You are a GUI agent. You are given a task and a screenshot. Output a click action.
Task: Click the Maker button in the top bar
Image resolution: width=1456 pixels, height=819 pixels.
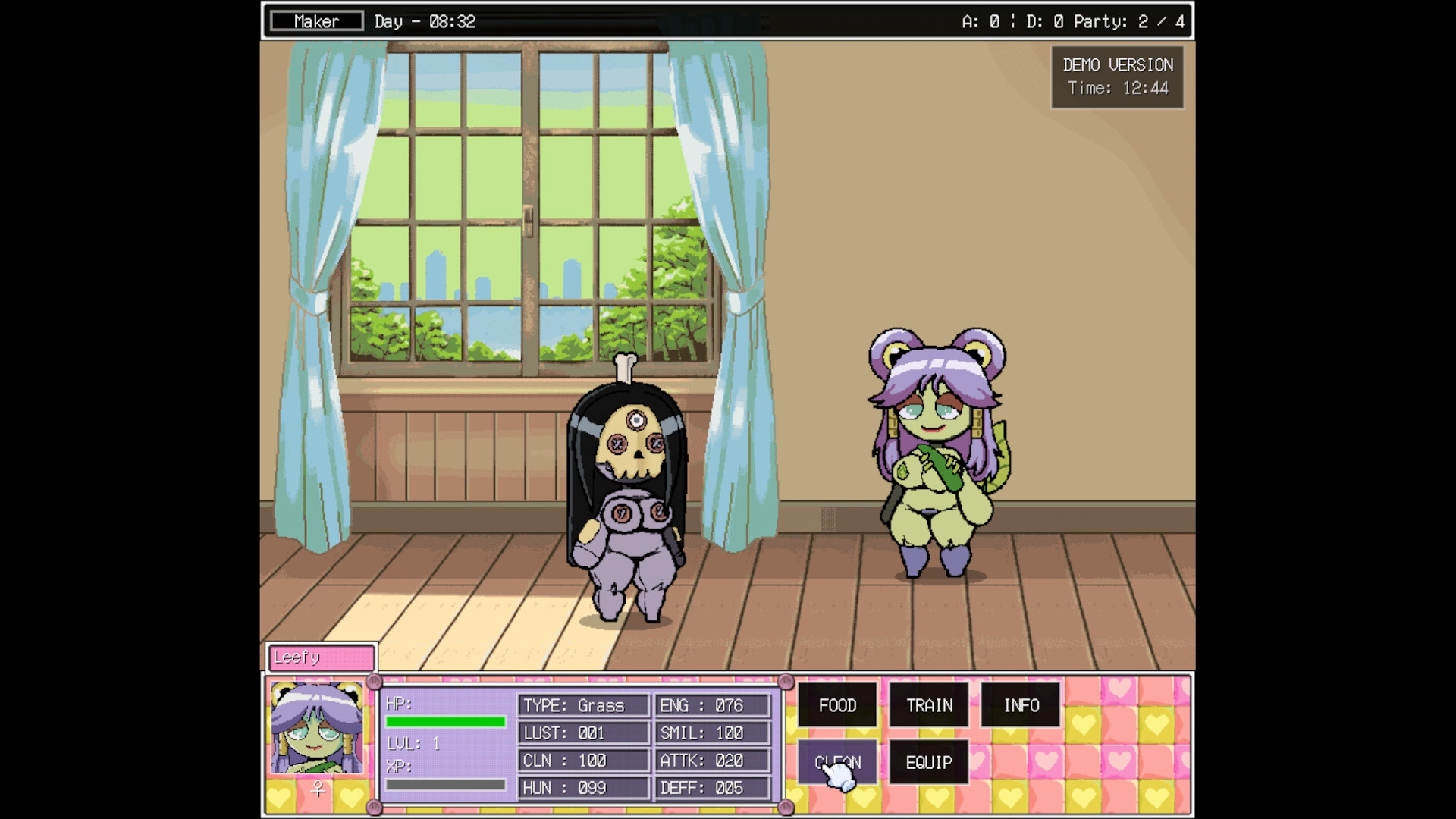tap(315, 20)
